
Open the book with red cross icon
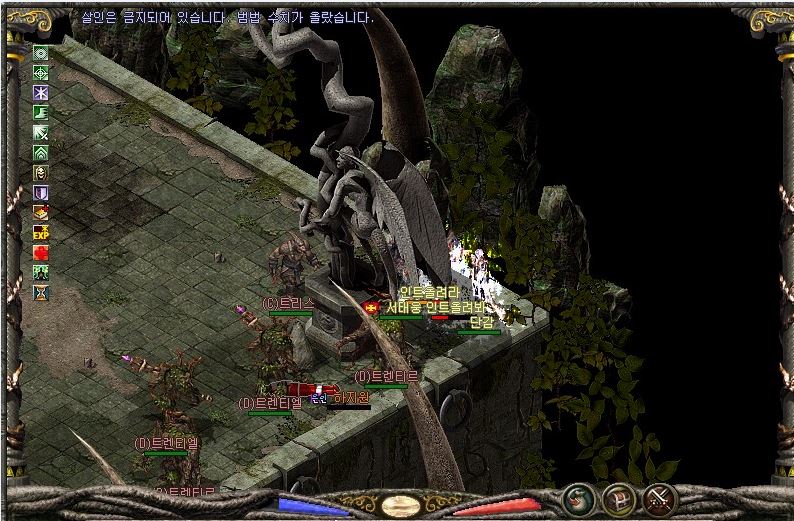(41, 213)
